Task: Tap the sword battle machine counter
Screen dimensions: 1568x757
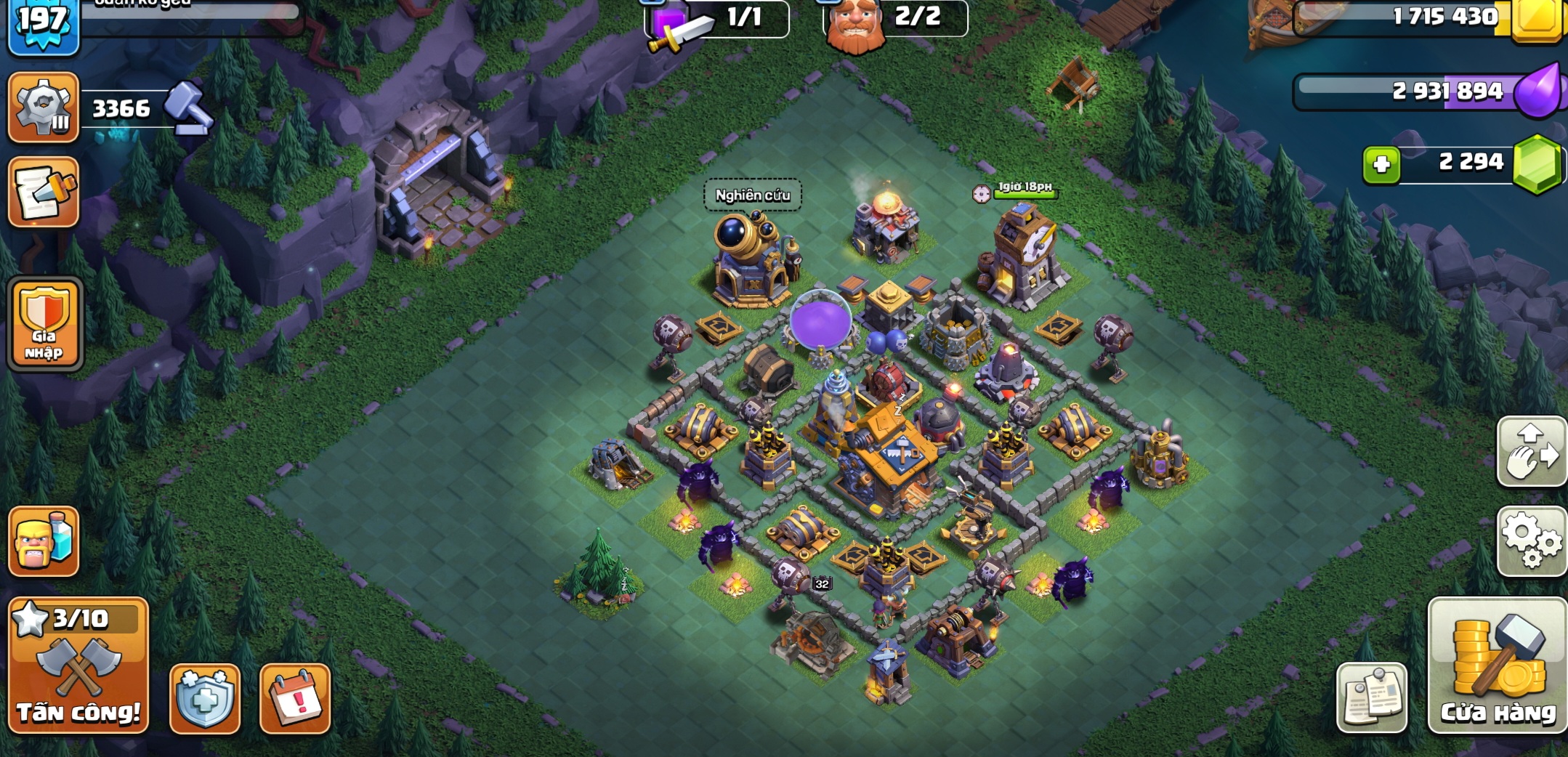Action: pos(716,19)
